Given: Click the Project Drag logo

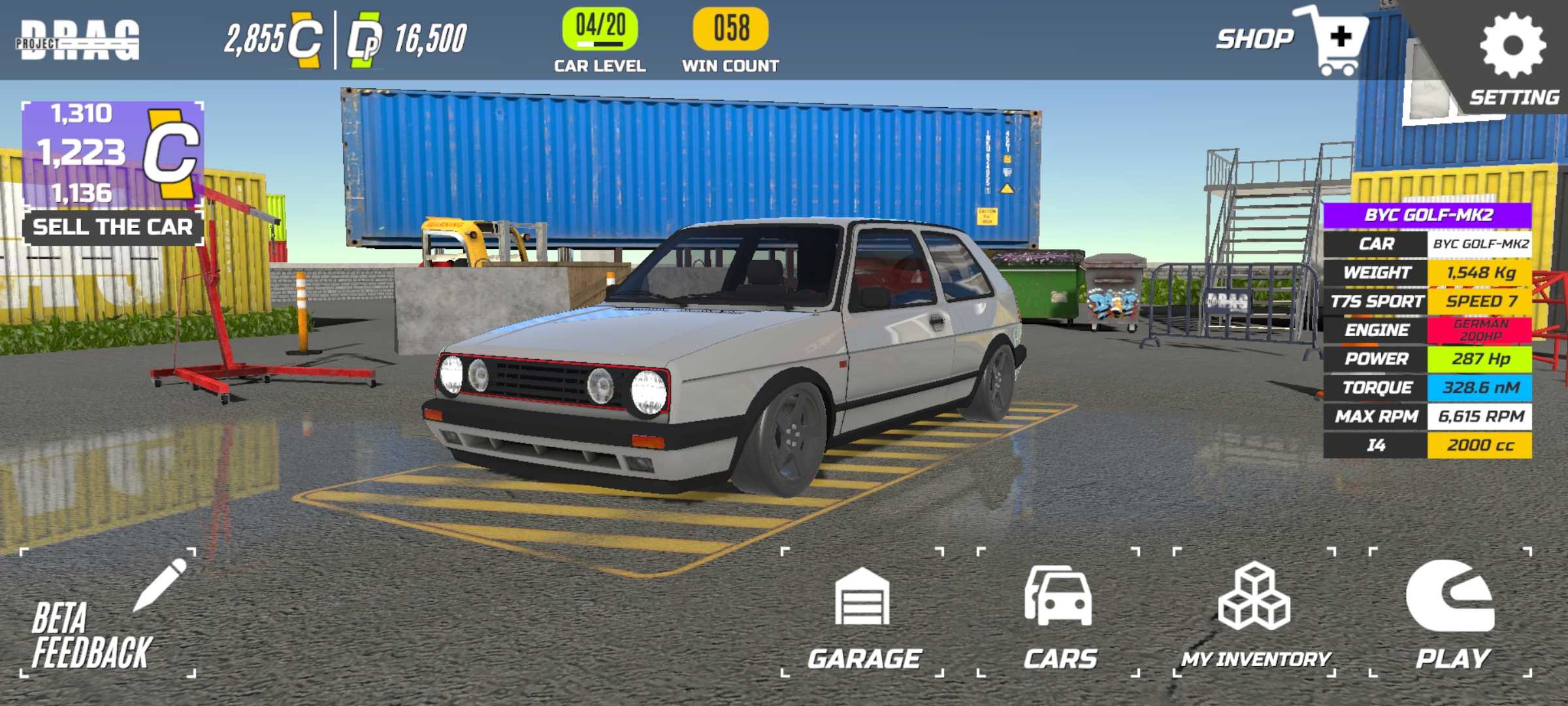Looking at the screenshot, I should click(78, 41).
